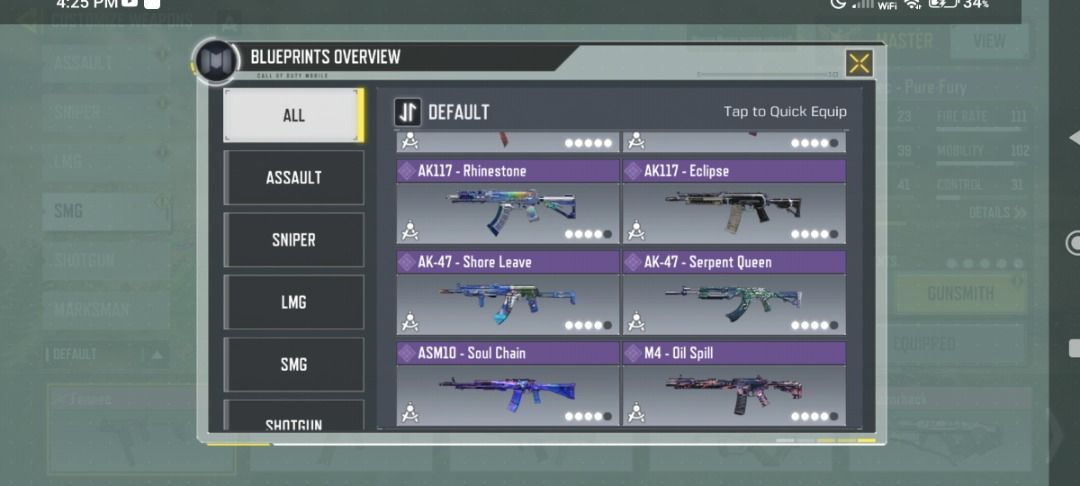
Task: Close the Blueprints Overview window
Action: point(859,63)
